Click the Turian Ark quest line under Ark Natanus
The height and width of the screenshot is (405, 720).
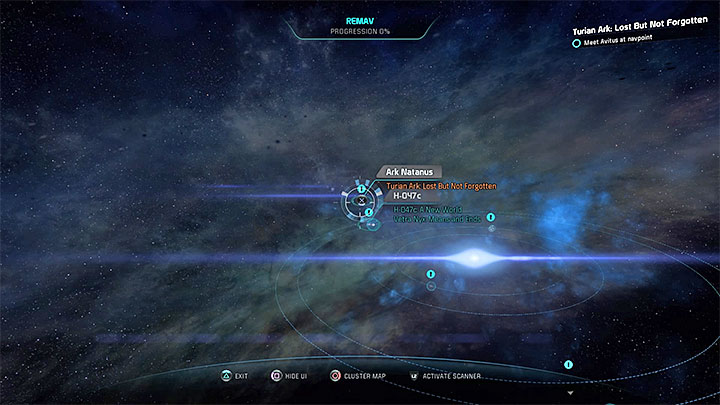click(x=440, y=185)
